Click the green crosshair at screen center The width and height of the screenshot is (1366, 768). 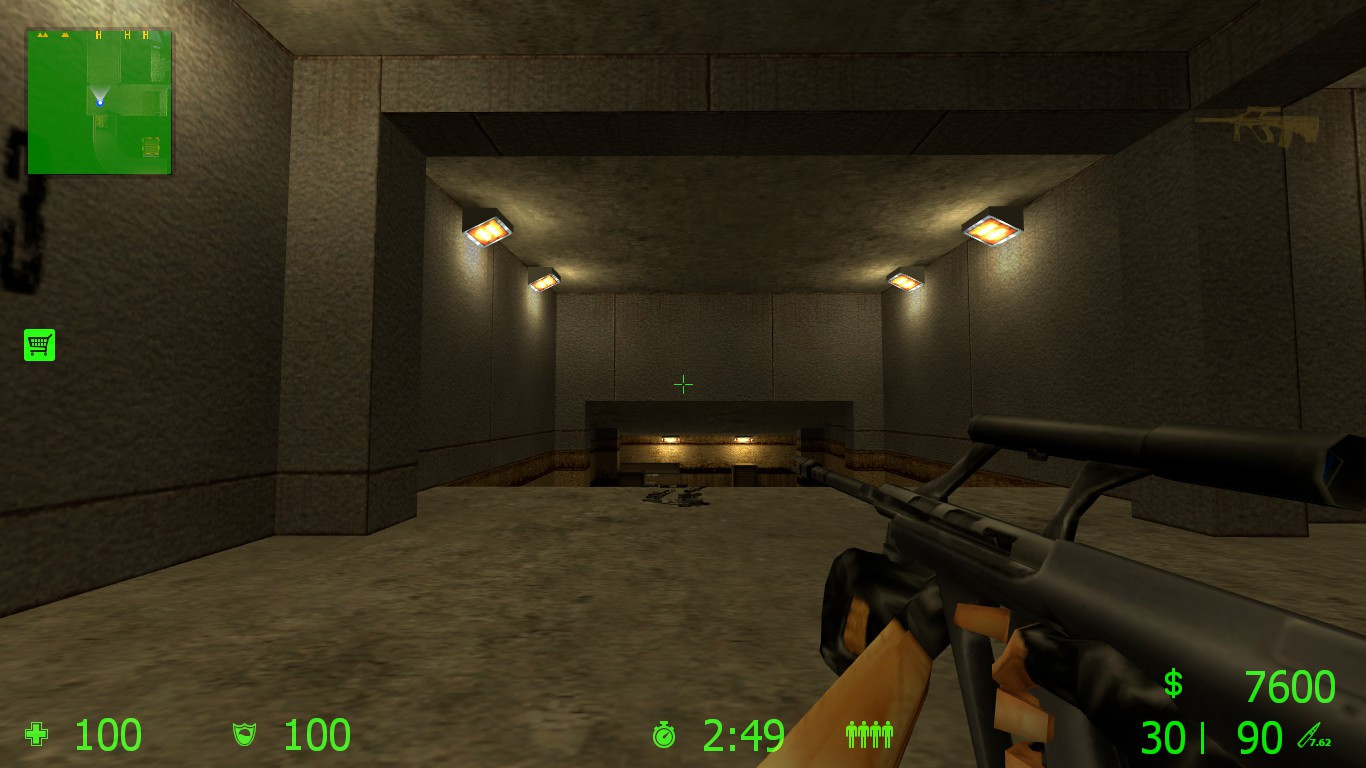click(683, 384)
